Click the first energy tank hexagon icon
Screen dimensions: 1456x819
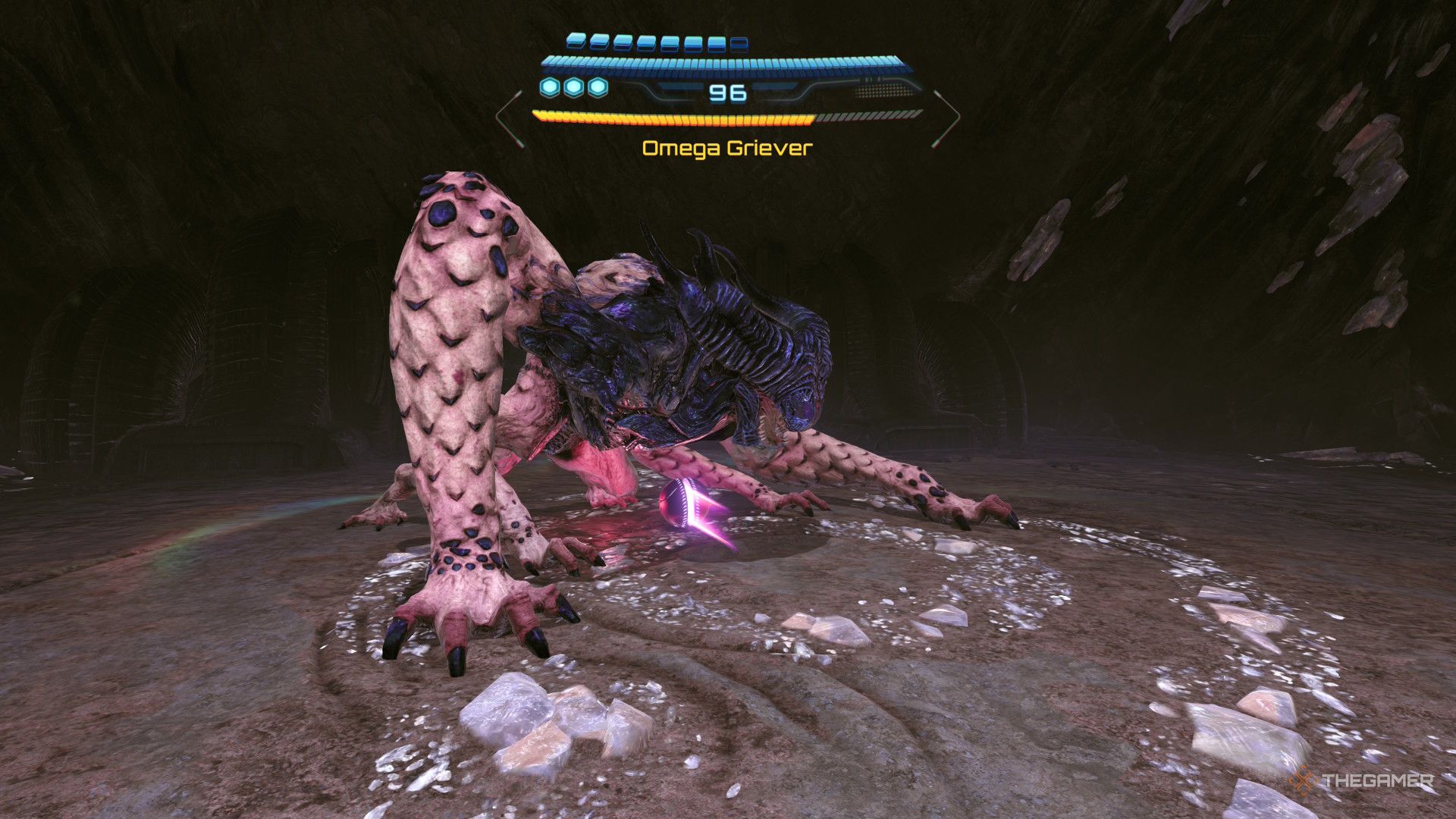coord(548,88)
